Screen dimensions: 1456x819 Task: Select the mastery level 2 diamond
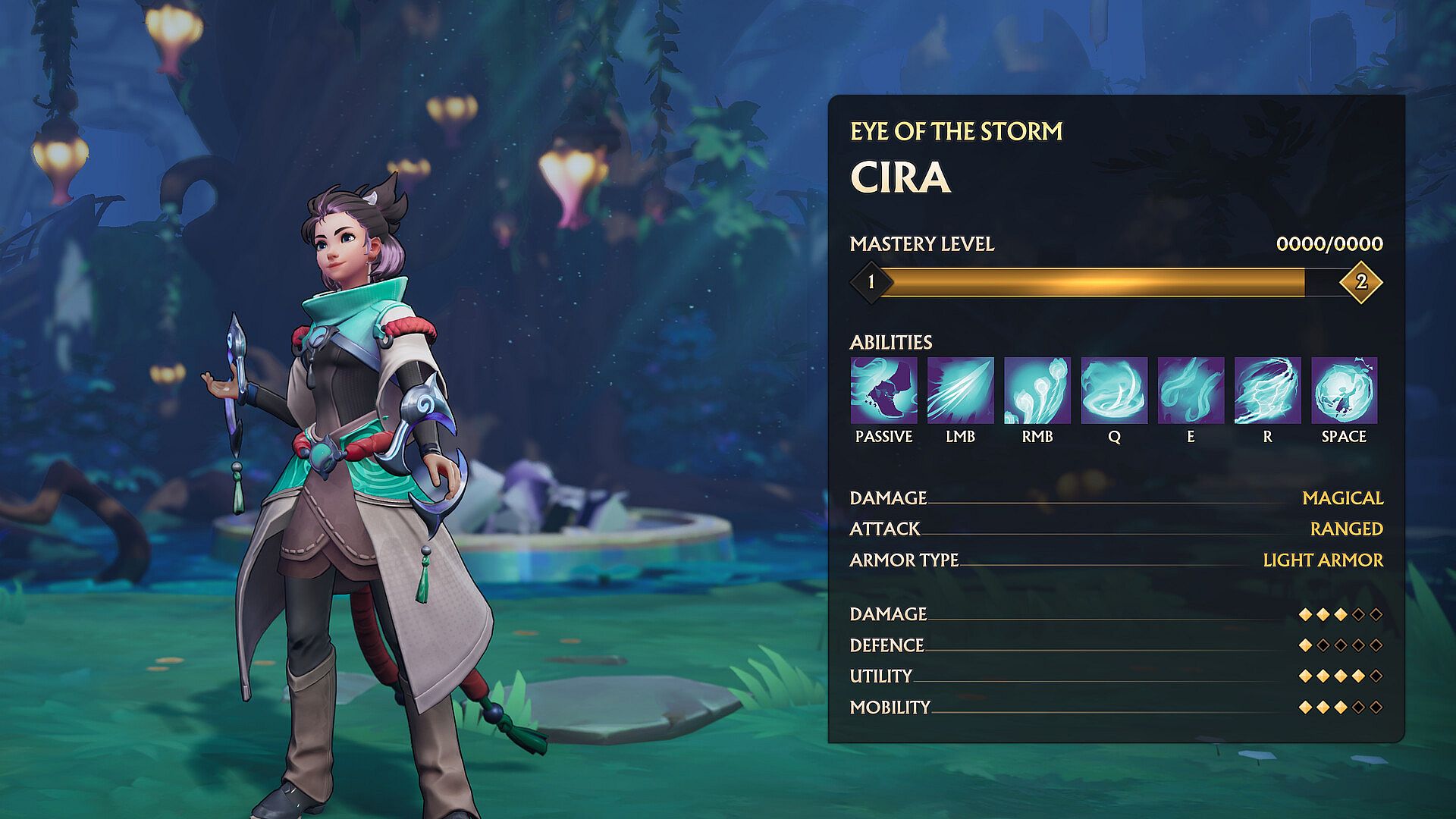click(x=1361, y=282)
